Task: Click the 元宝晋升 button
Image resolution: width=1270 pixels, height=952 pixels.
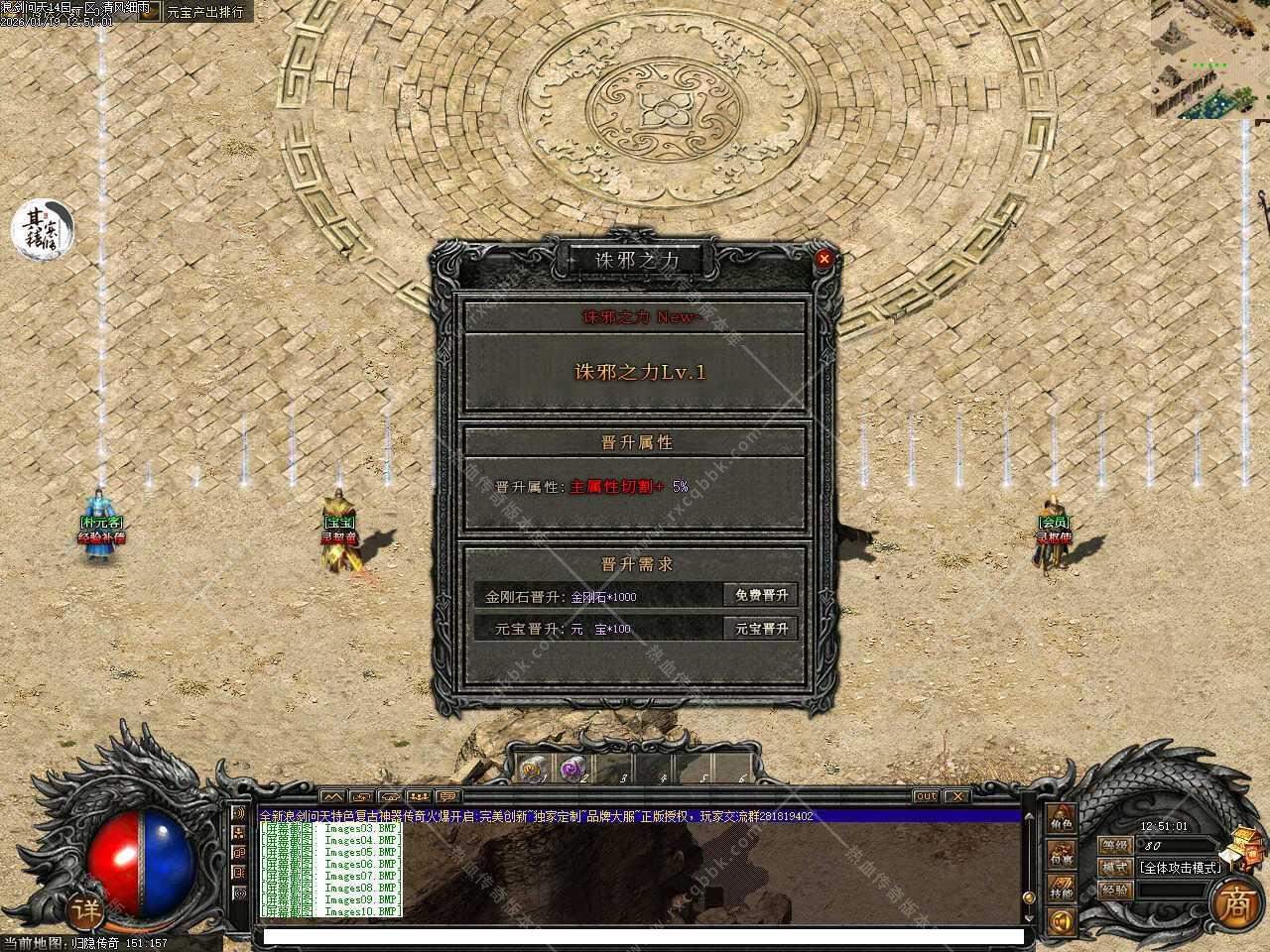Action: 761,629
